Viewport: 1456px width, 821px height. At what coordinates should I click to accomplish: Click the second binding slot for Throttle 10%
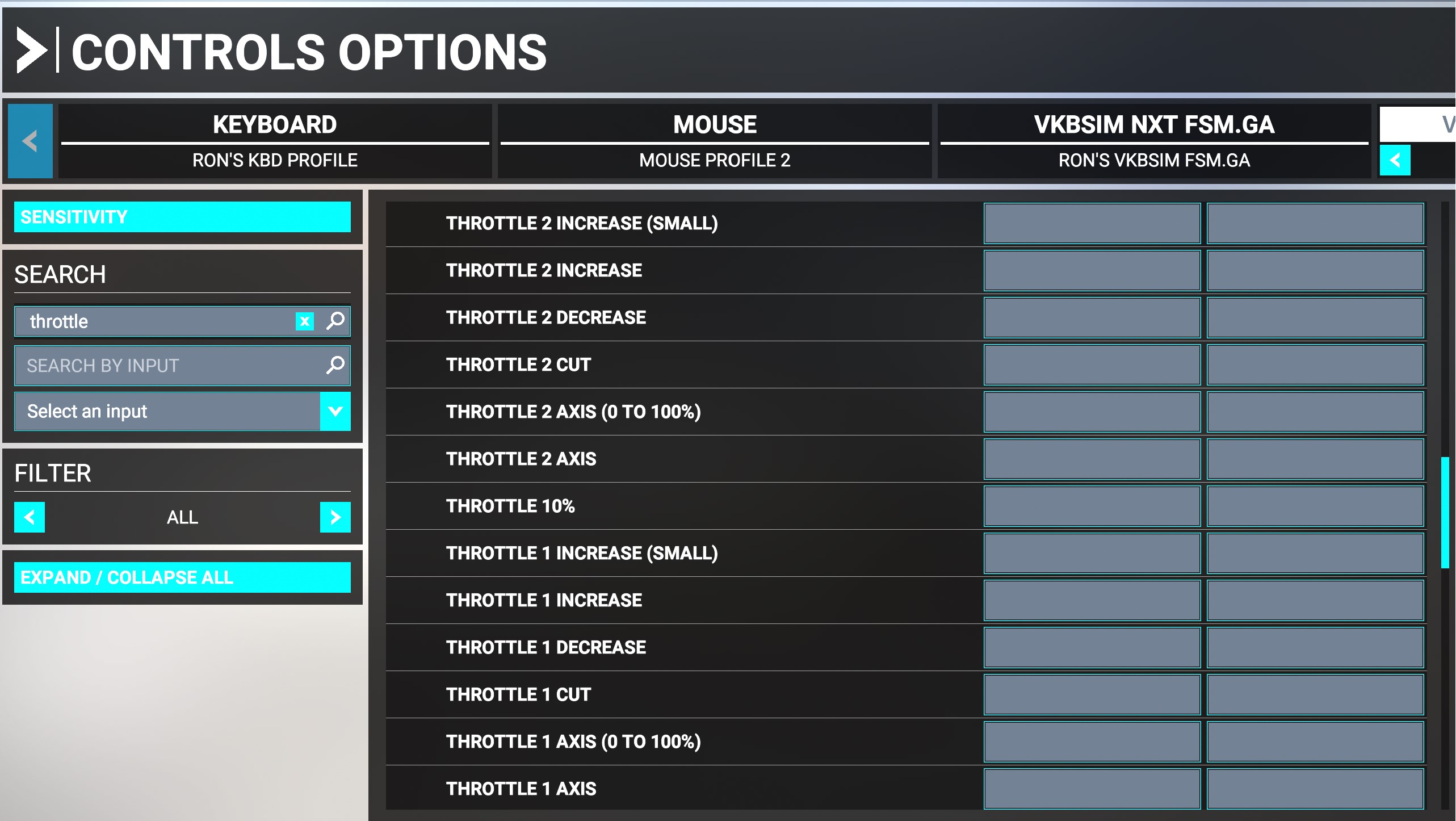[1315, 505]
